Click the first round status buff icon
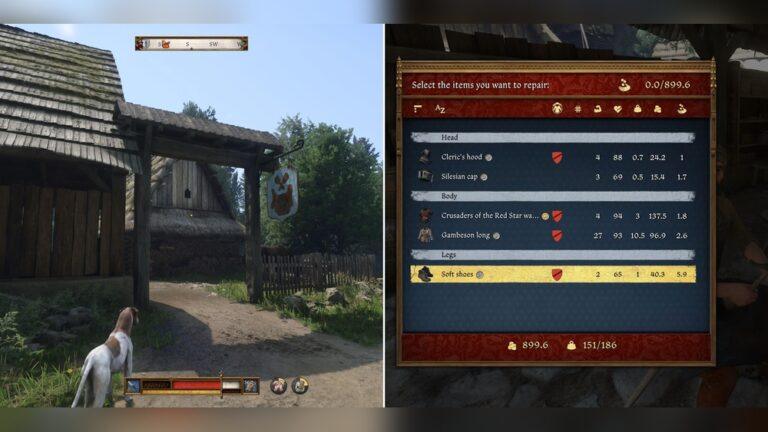The image size is (768, 432). pyautogui.click(x=279, y=385)
